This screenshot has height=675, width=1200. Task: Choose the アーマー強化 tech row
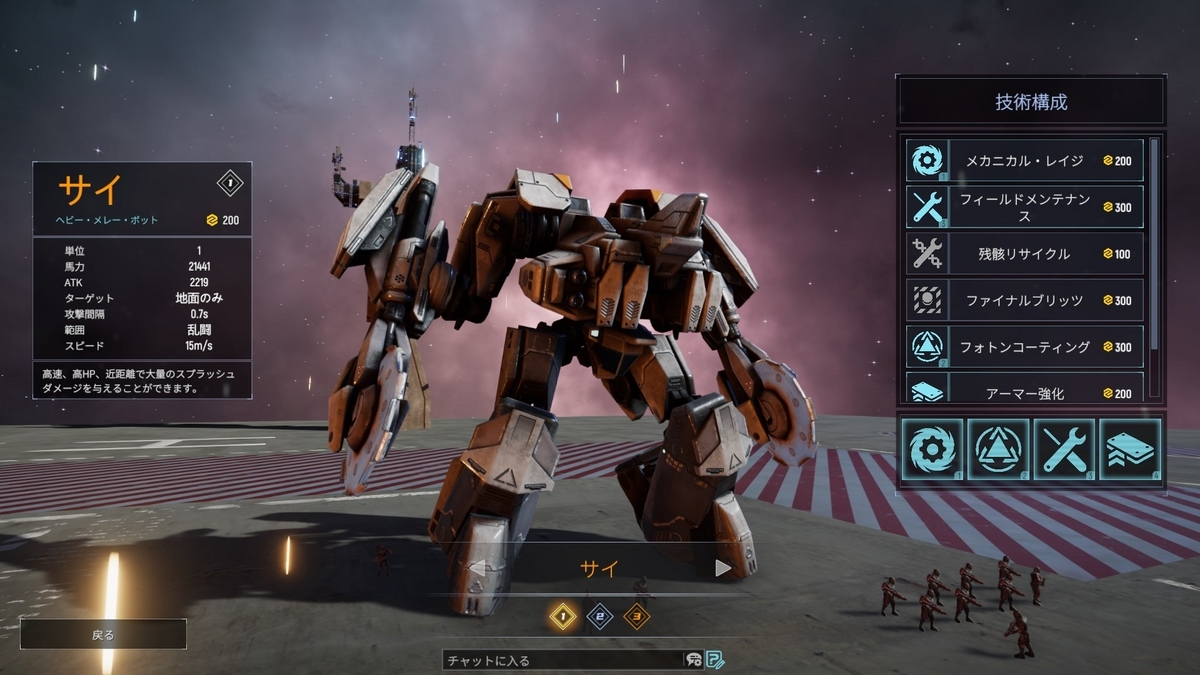pyautogui.click(x=1025, y=389)
